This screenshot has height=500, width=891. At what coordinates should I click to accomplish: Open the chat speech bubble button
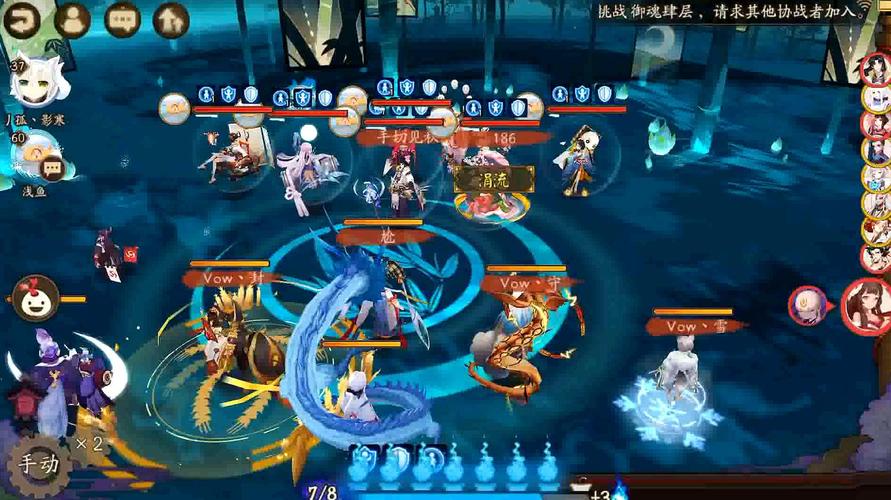[x=122, y=18]
